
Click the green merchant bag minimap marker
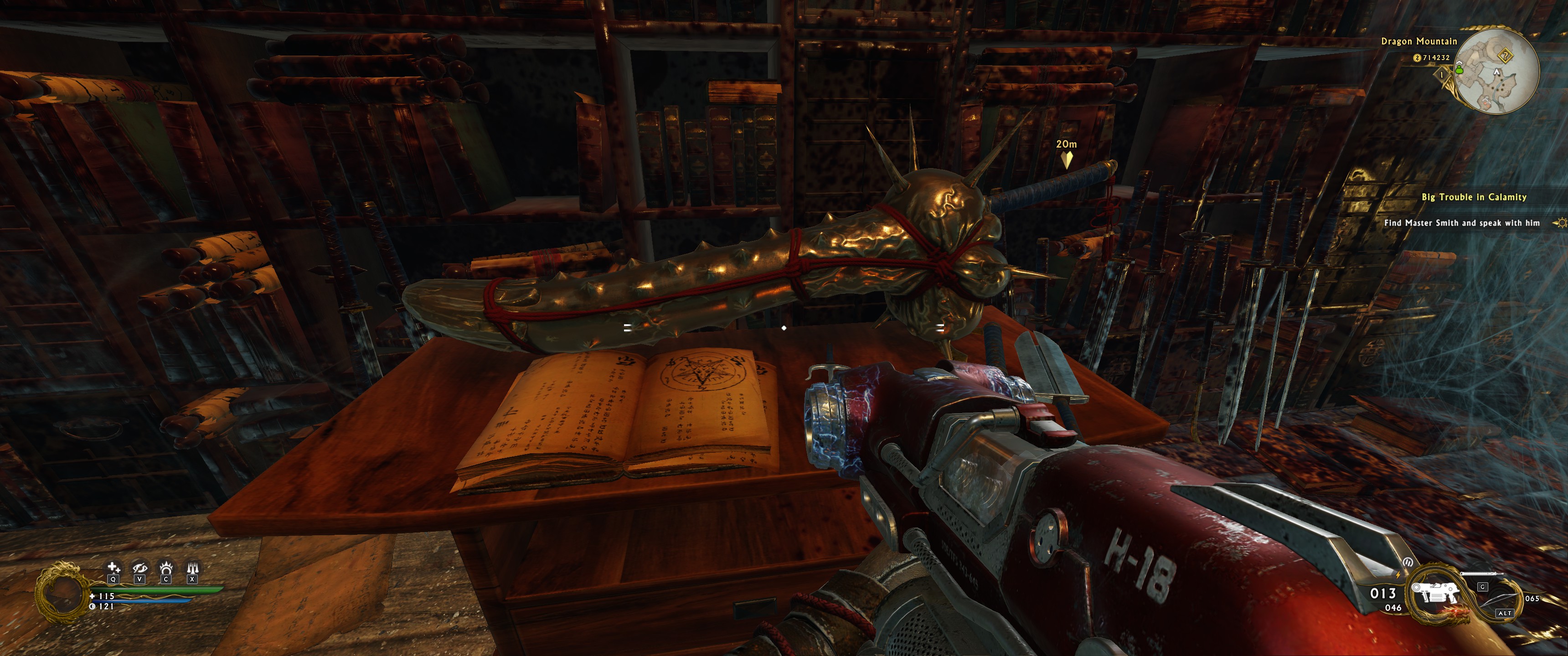[x=1459, y=69]
